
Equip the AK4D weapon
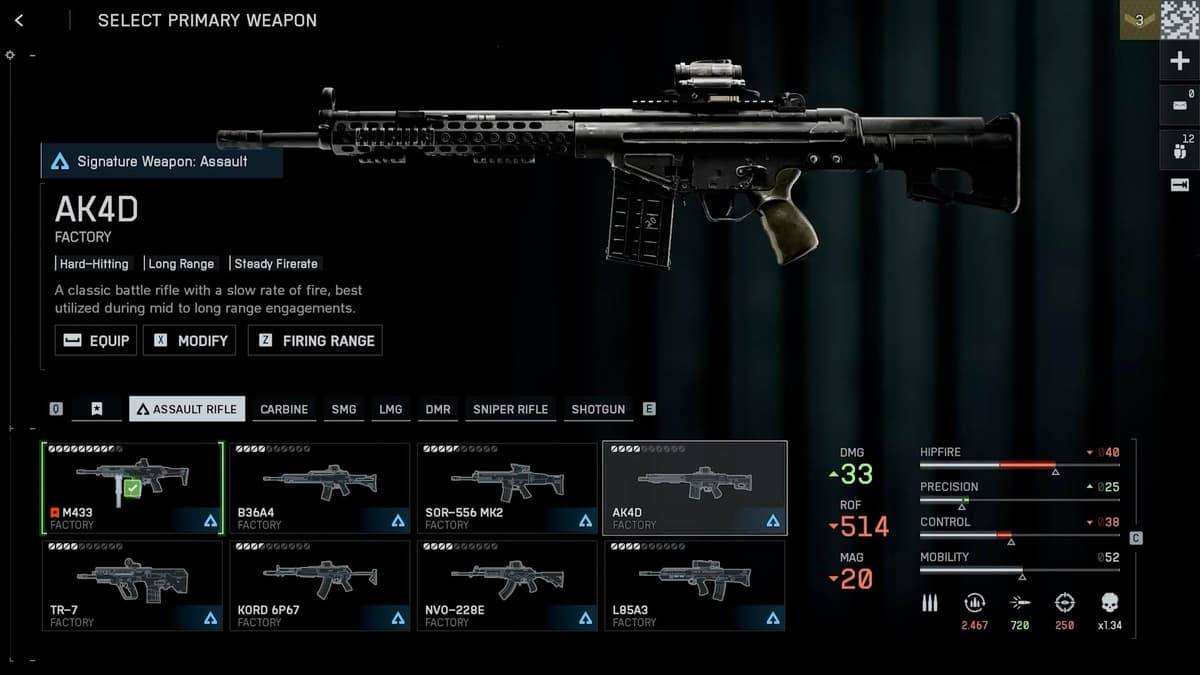tap(96, 340)
